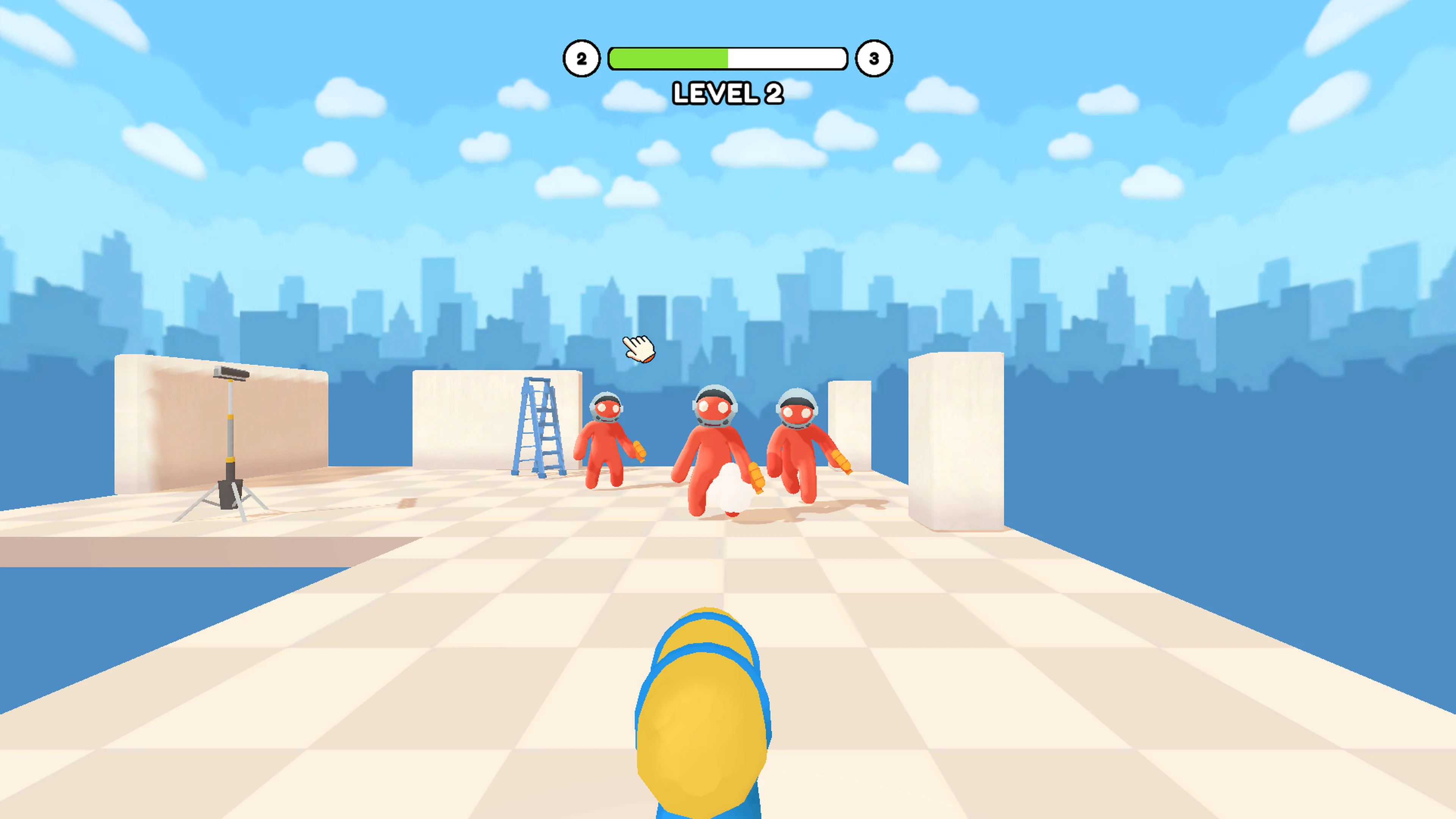Click the level 2 circular badge
This screenshot has width=1456, height=819.
tap(582, 58)
